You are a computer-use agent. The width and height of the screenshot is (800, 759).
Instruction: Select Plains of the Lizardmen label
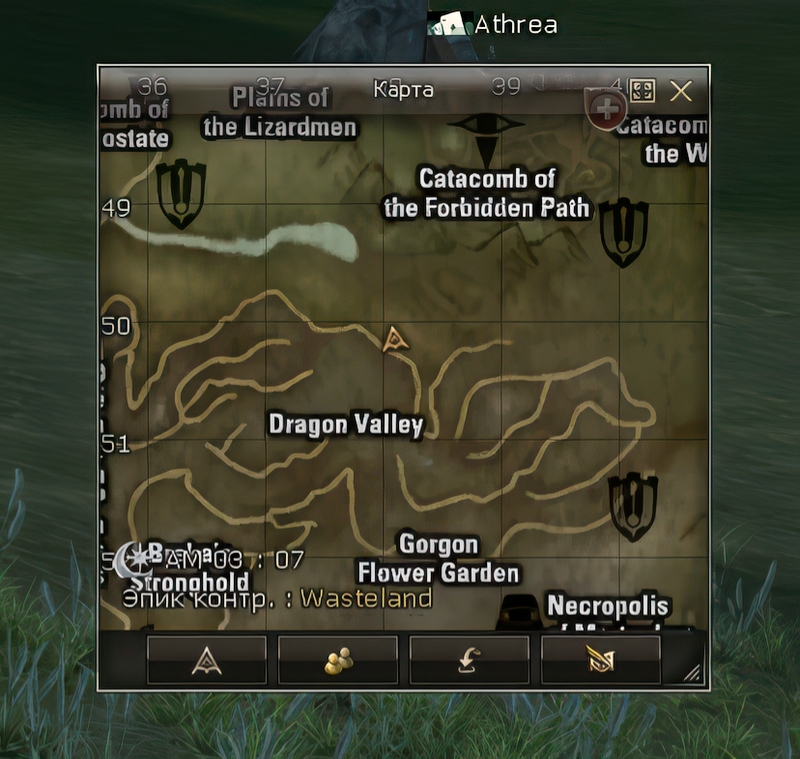click(280, 112)
